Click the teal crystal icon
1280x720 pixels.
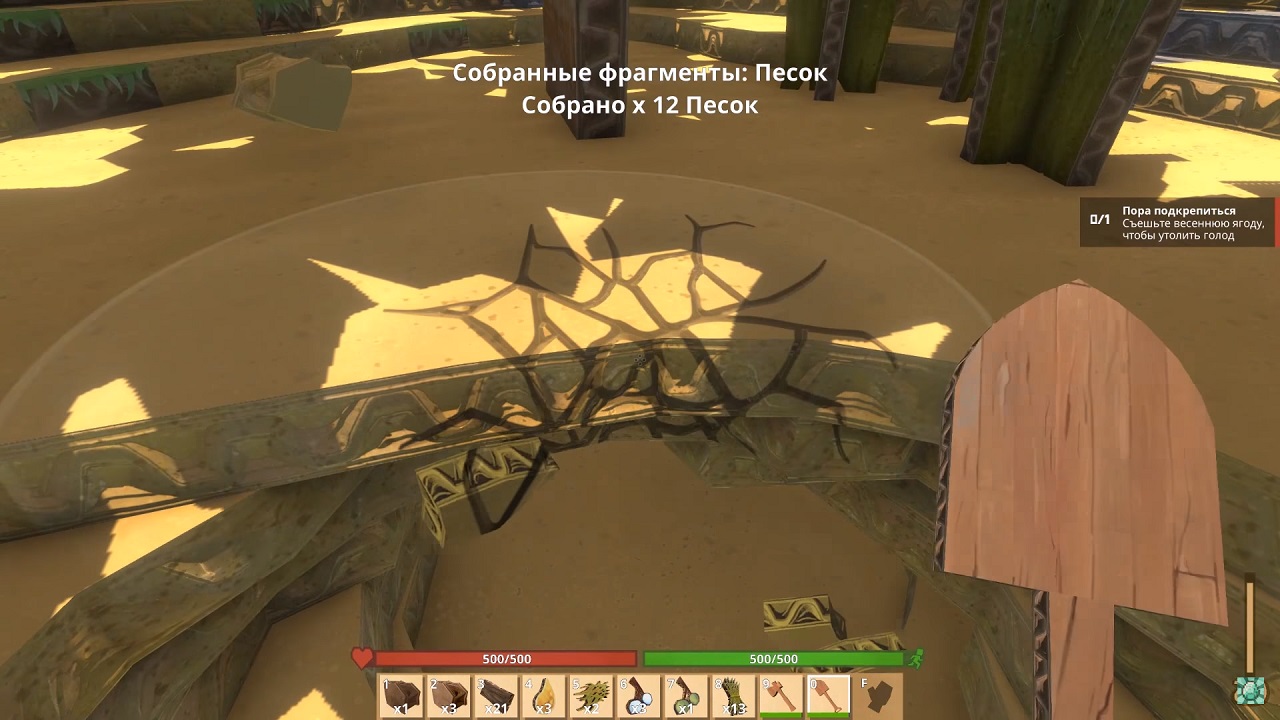click(1248, 692)
